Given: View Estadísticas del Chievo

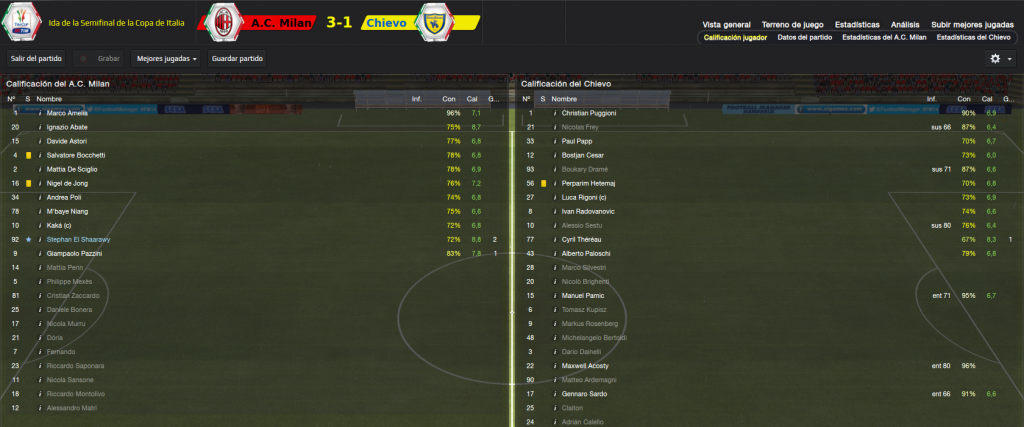Looking at the screenshot, I should (972, 38).
